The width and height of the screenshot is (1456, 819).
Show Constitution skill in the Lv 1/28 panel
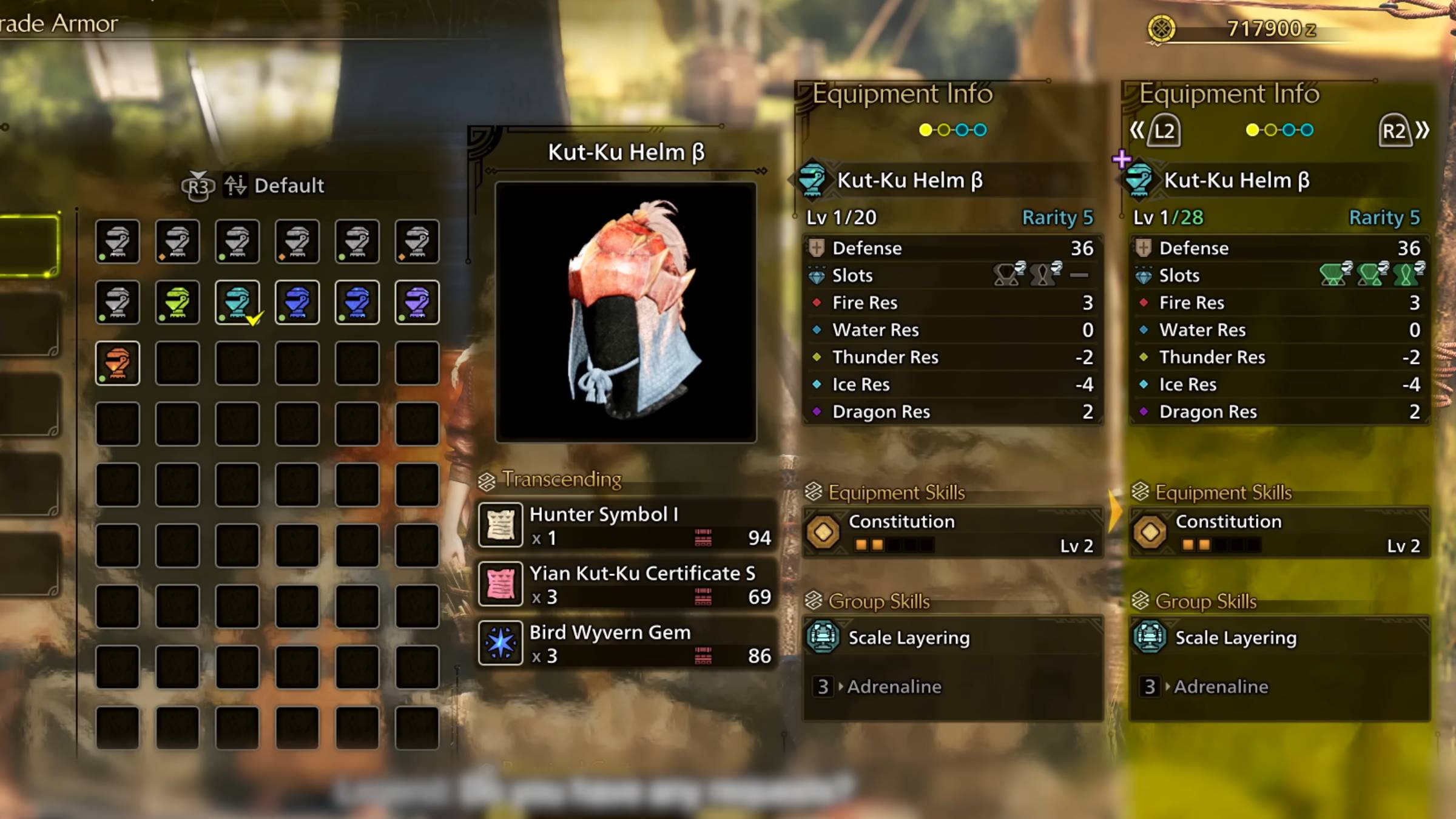[x=1279, y=533]
